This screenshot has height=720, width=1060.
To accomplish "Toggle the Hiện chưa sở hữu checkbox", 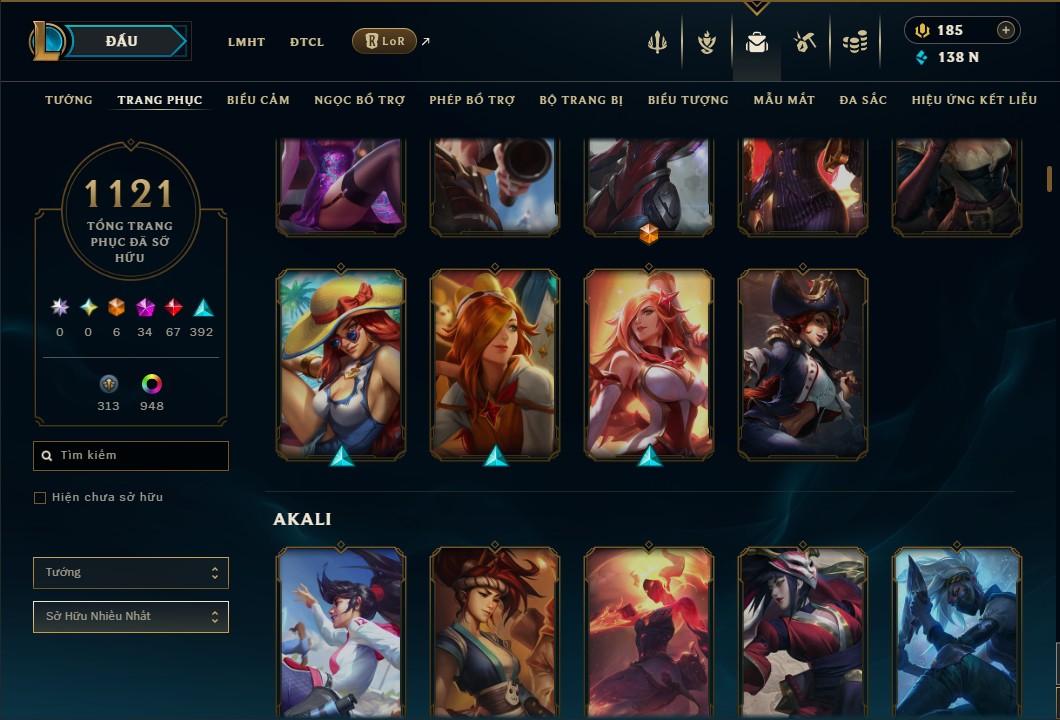I will click(x=40, y=498).
